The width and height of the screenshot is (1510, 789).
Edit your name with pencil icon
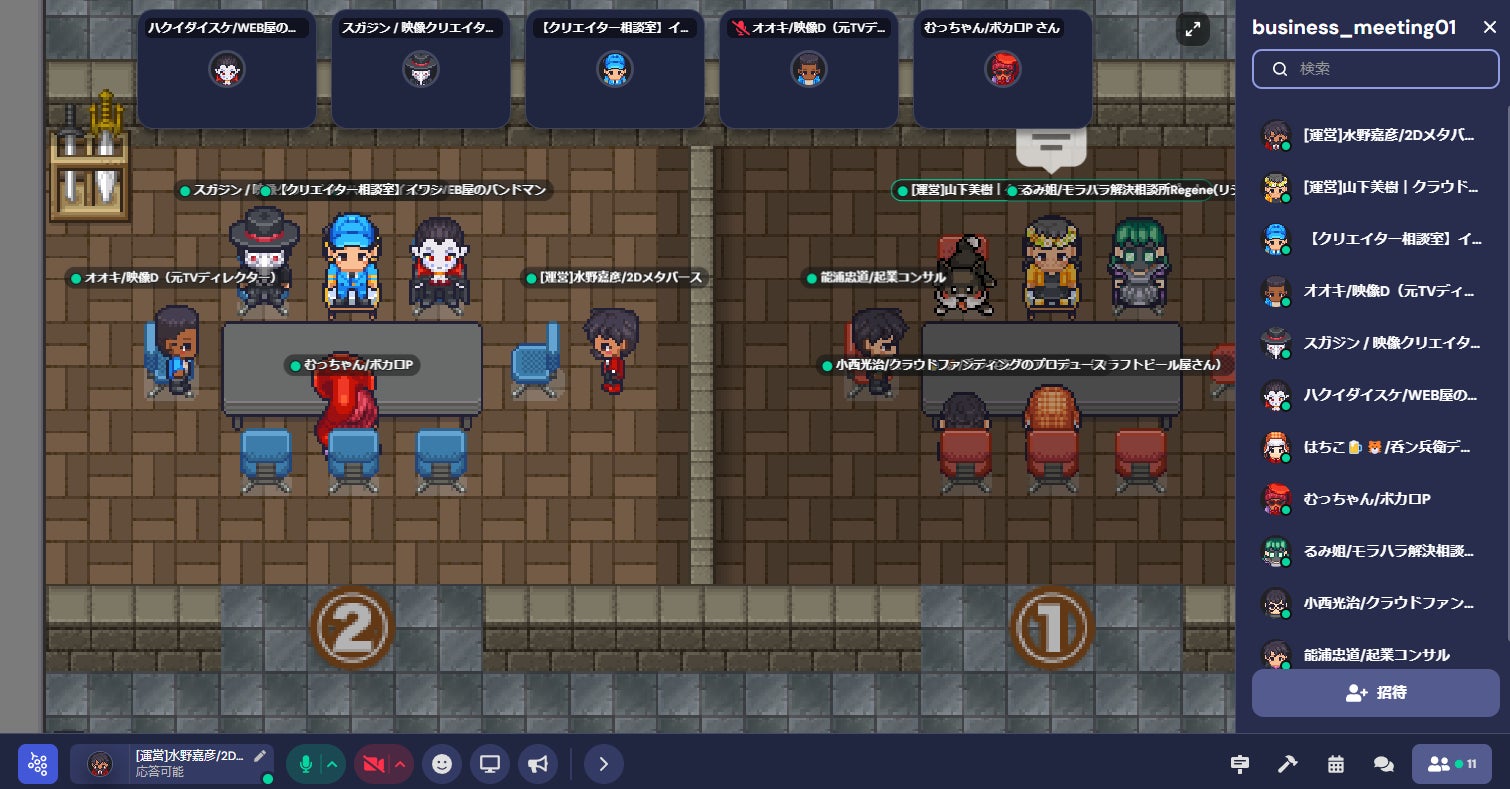[x=260, y=756]
